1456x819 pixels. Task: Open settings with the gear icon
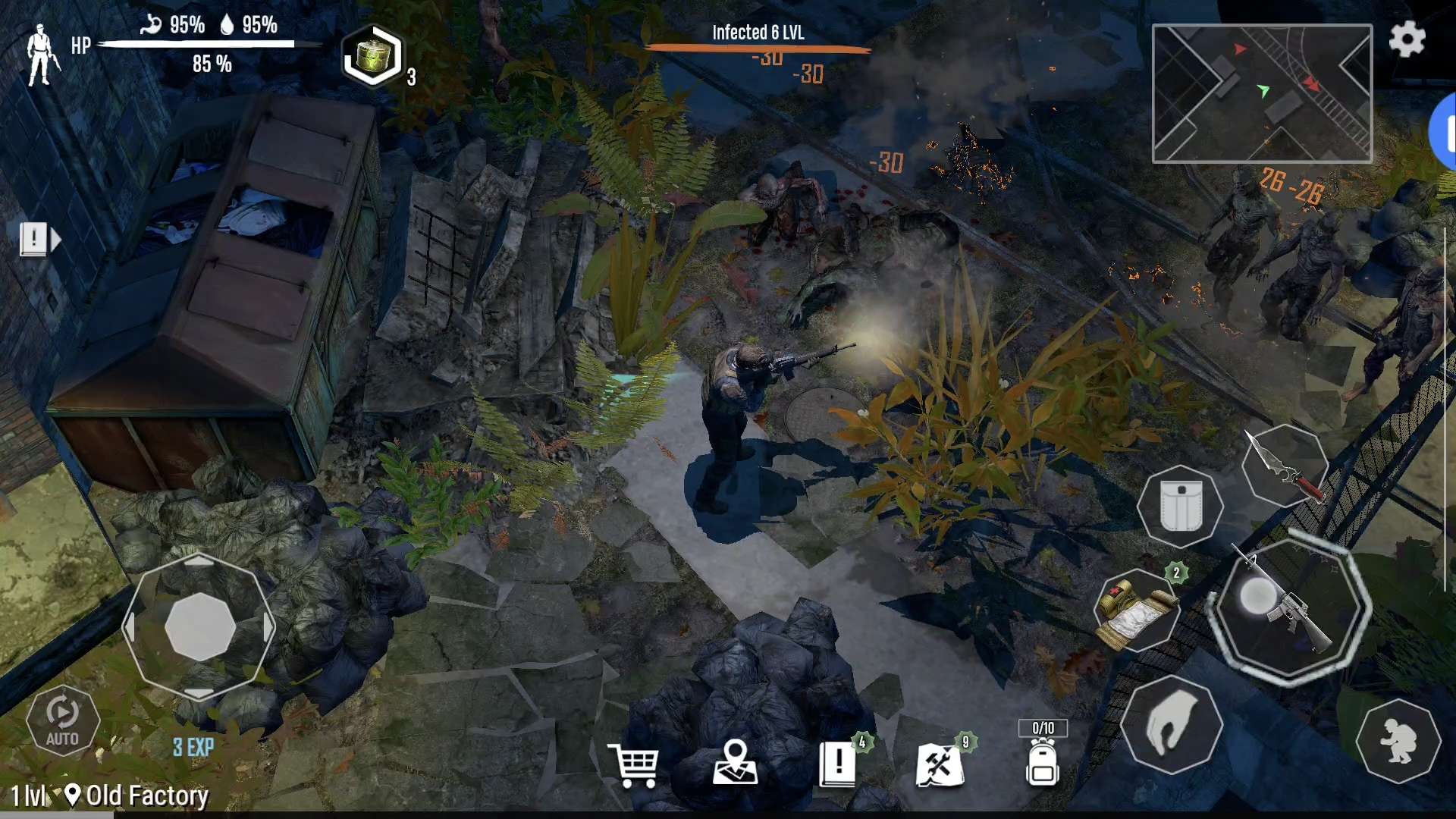click(x=1407, y=39)
